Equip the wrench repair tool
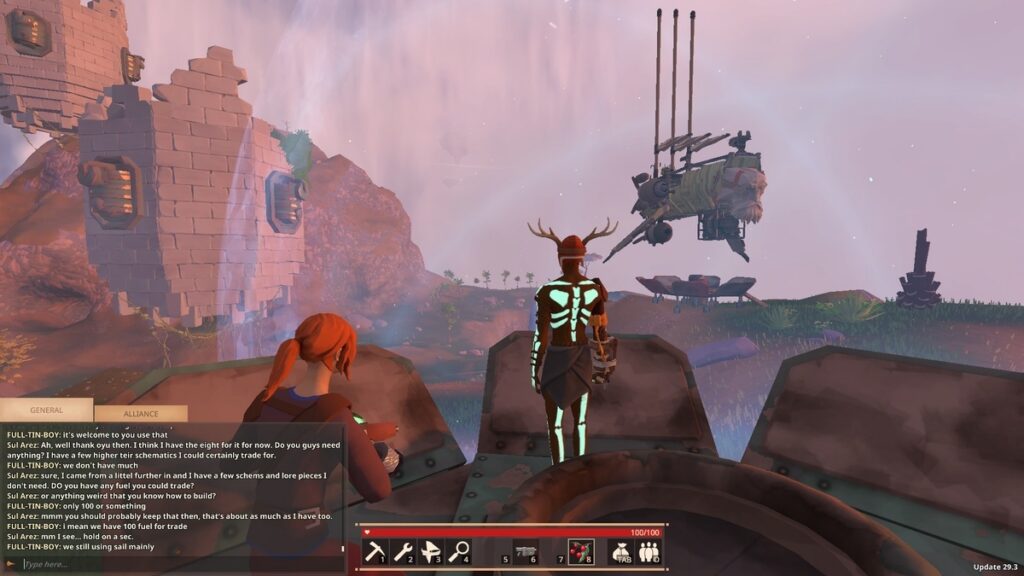 coord(403,551)
